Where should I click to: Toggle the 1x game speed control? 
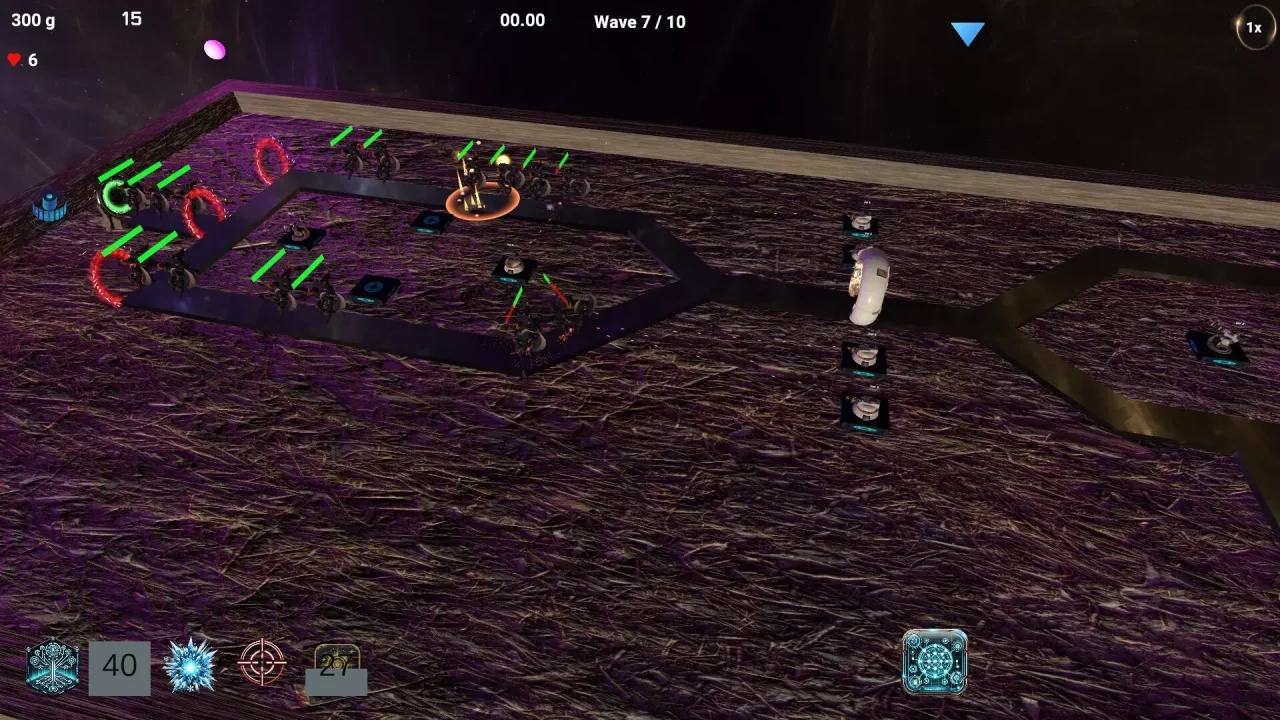(x=1255, y=28)
